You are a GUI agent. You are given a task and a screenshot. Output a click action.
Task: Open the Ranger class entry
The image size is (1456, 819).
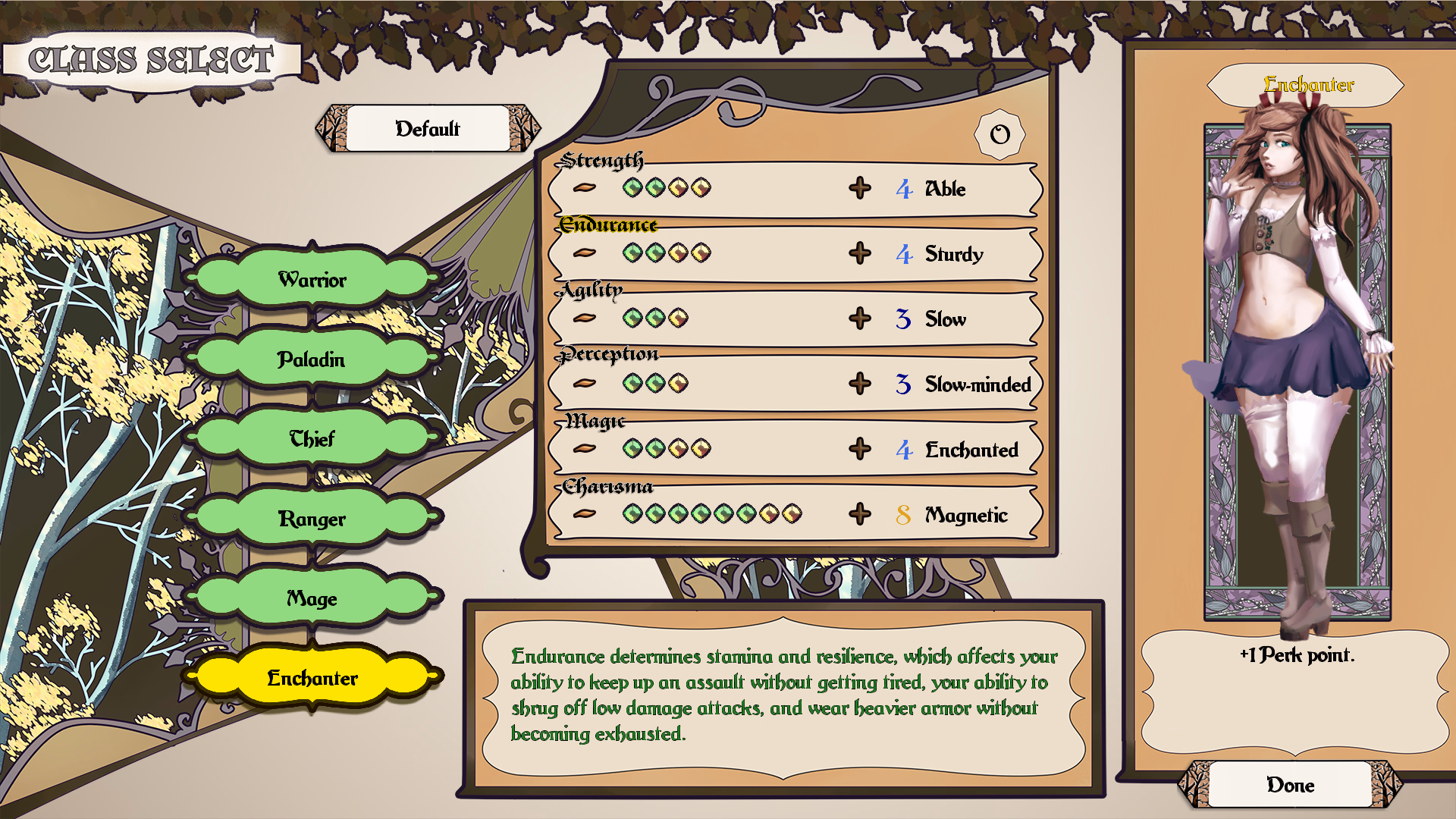click(x=315, y=519)
